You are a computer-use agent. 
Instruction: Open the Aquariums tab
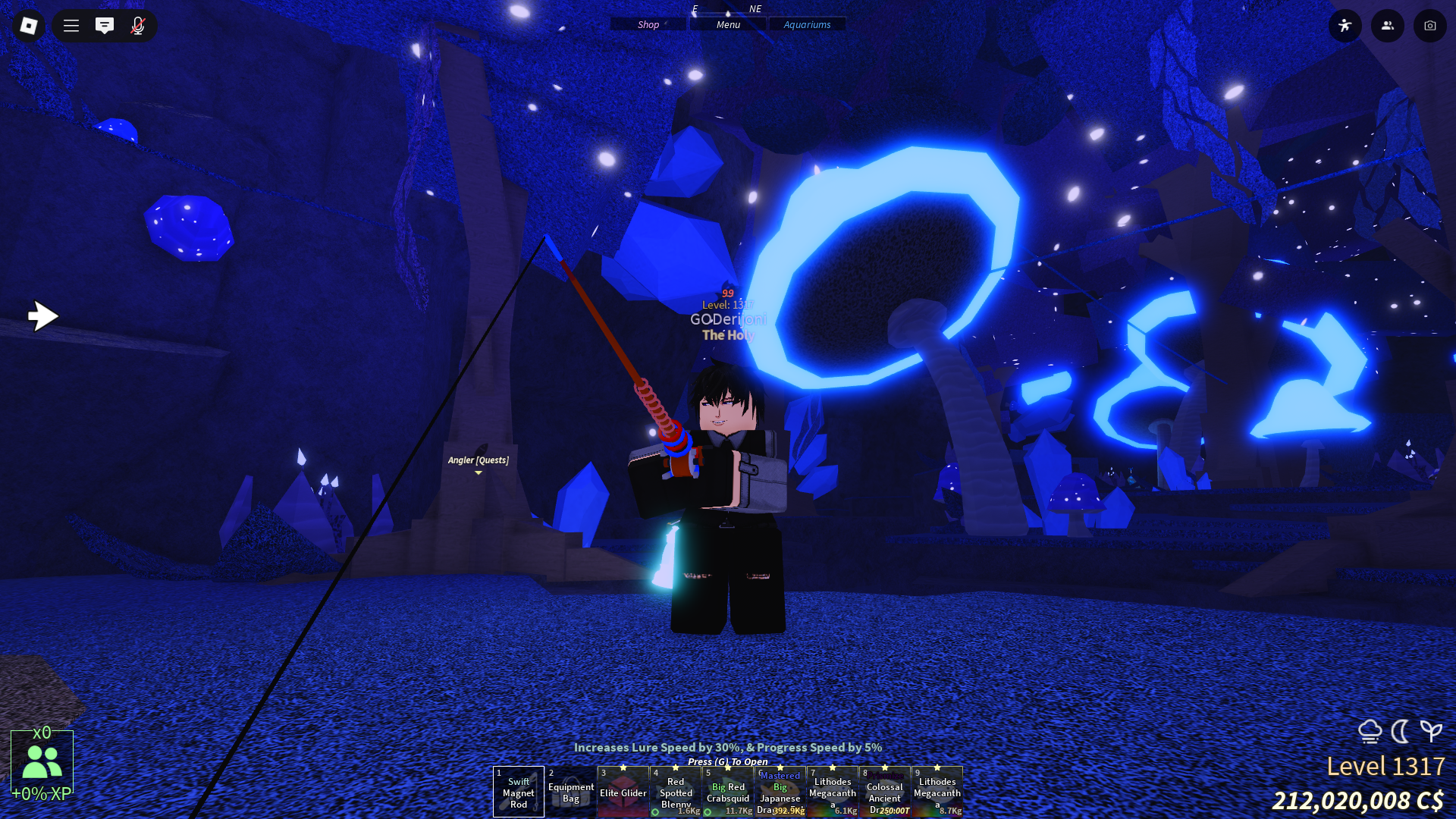coord(807,24)
